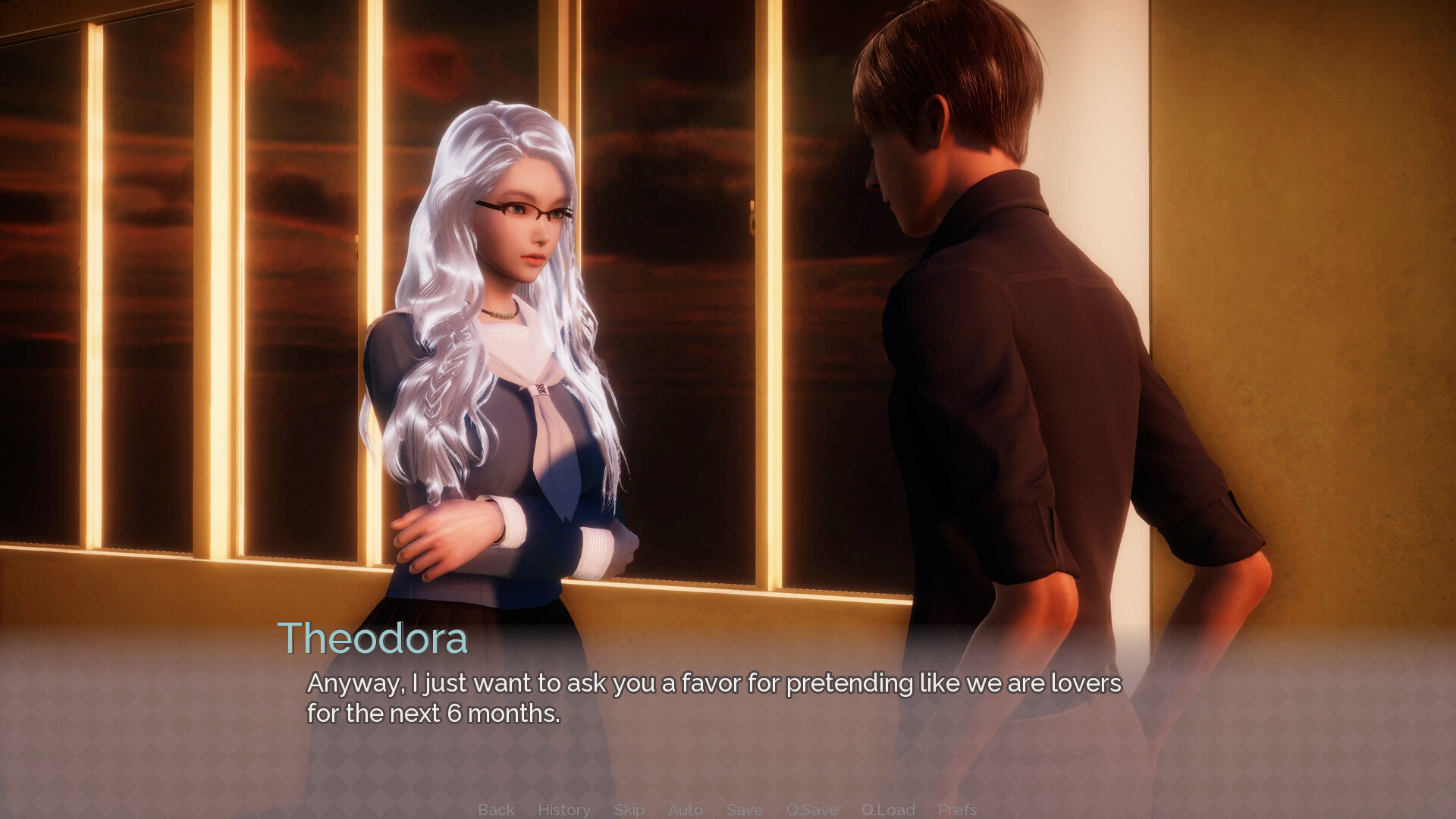Toggle Skip mode on

point(628,809)
